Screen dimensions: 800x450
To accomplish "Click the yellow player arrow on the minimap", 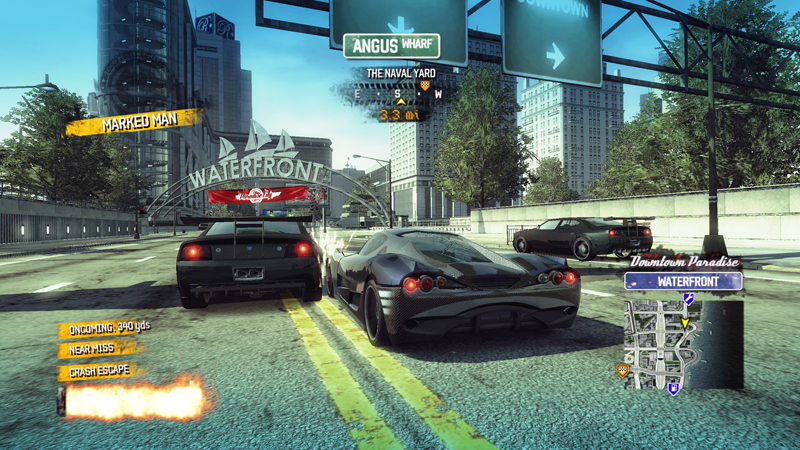I will click(685, 324).
